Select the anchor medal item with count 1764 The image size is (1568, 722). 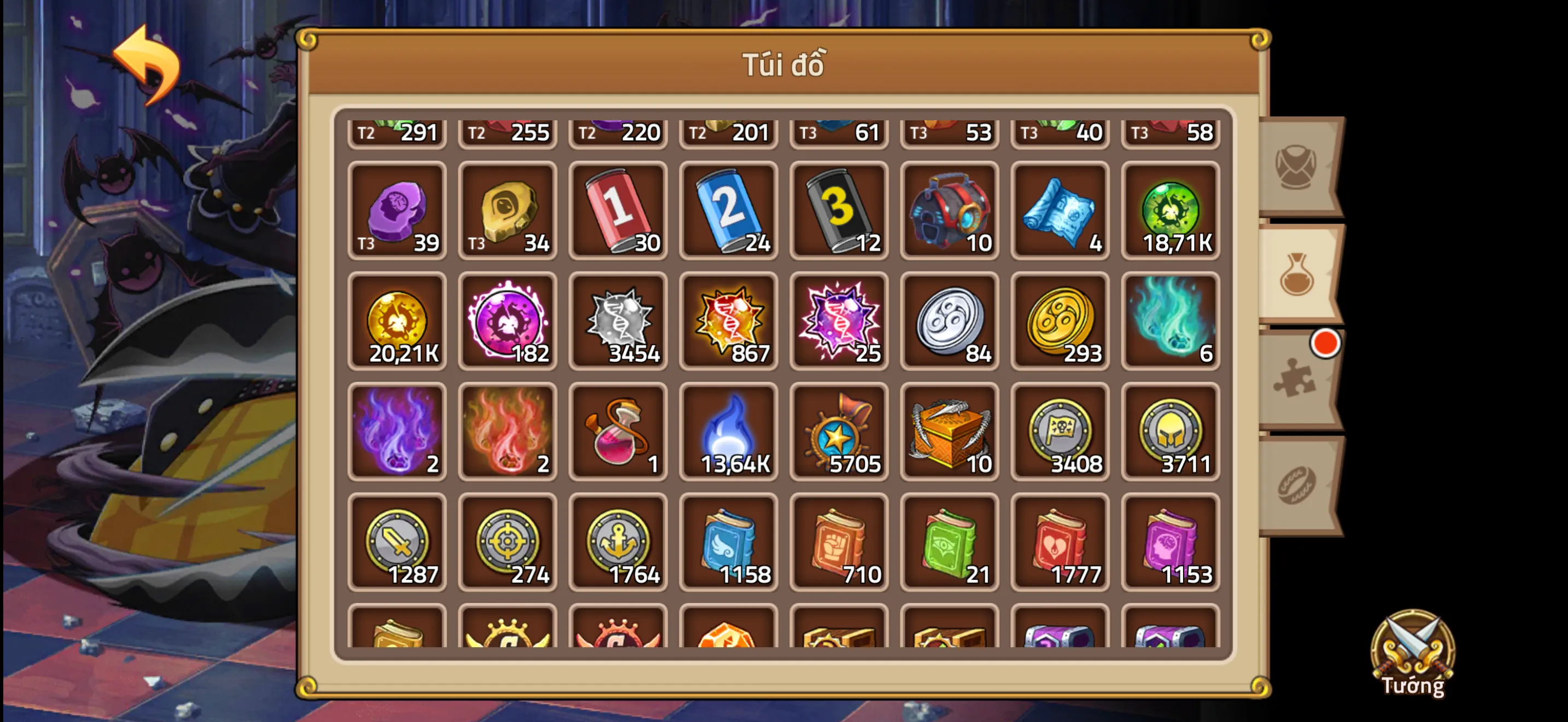[x=618, y=542]
